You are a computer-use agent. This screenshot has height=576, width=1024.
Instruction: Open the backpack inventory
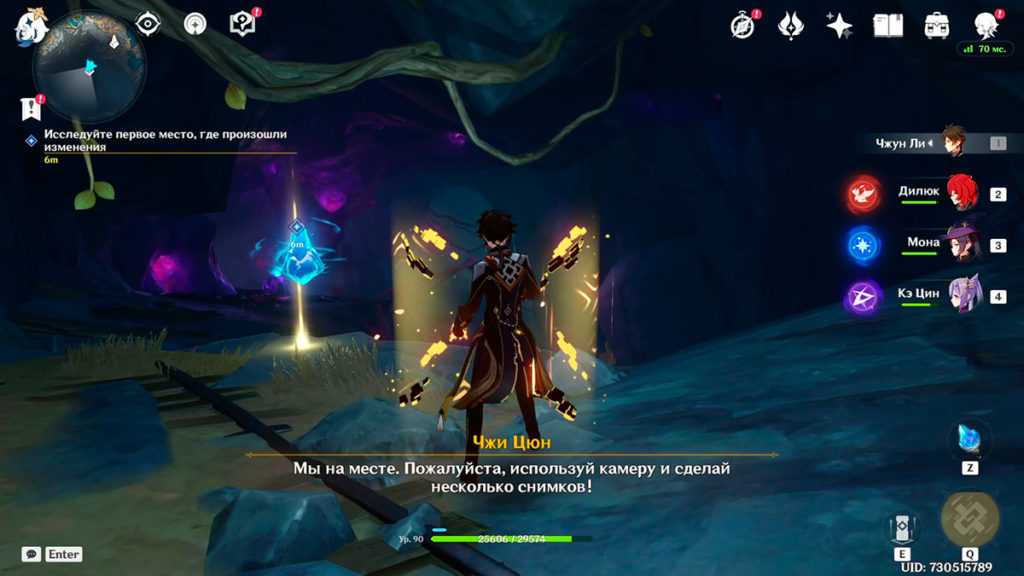click(x=937, y=26)
